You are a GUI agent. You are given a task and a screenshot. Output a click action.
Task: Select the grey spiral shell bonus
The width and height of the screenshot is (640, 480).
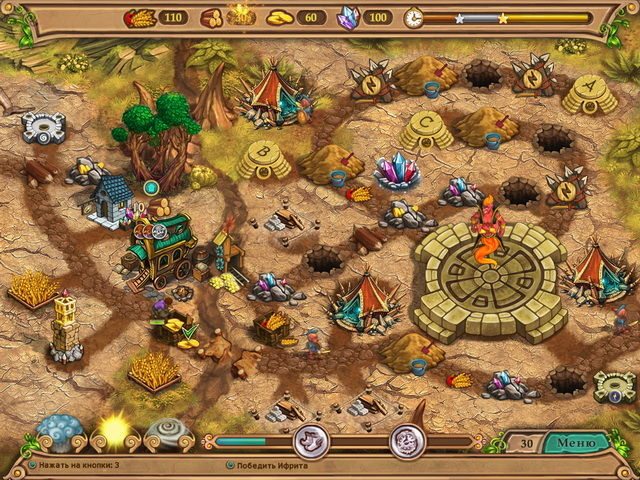(165, 433)
